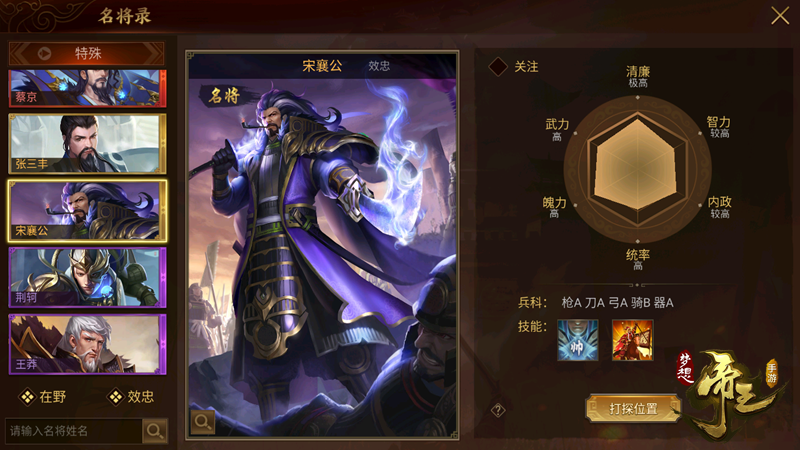Close the 名将录 window
The height and width of the screenshot is (450, 800).
click(779, 16)
